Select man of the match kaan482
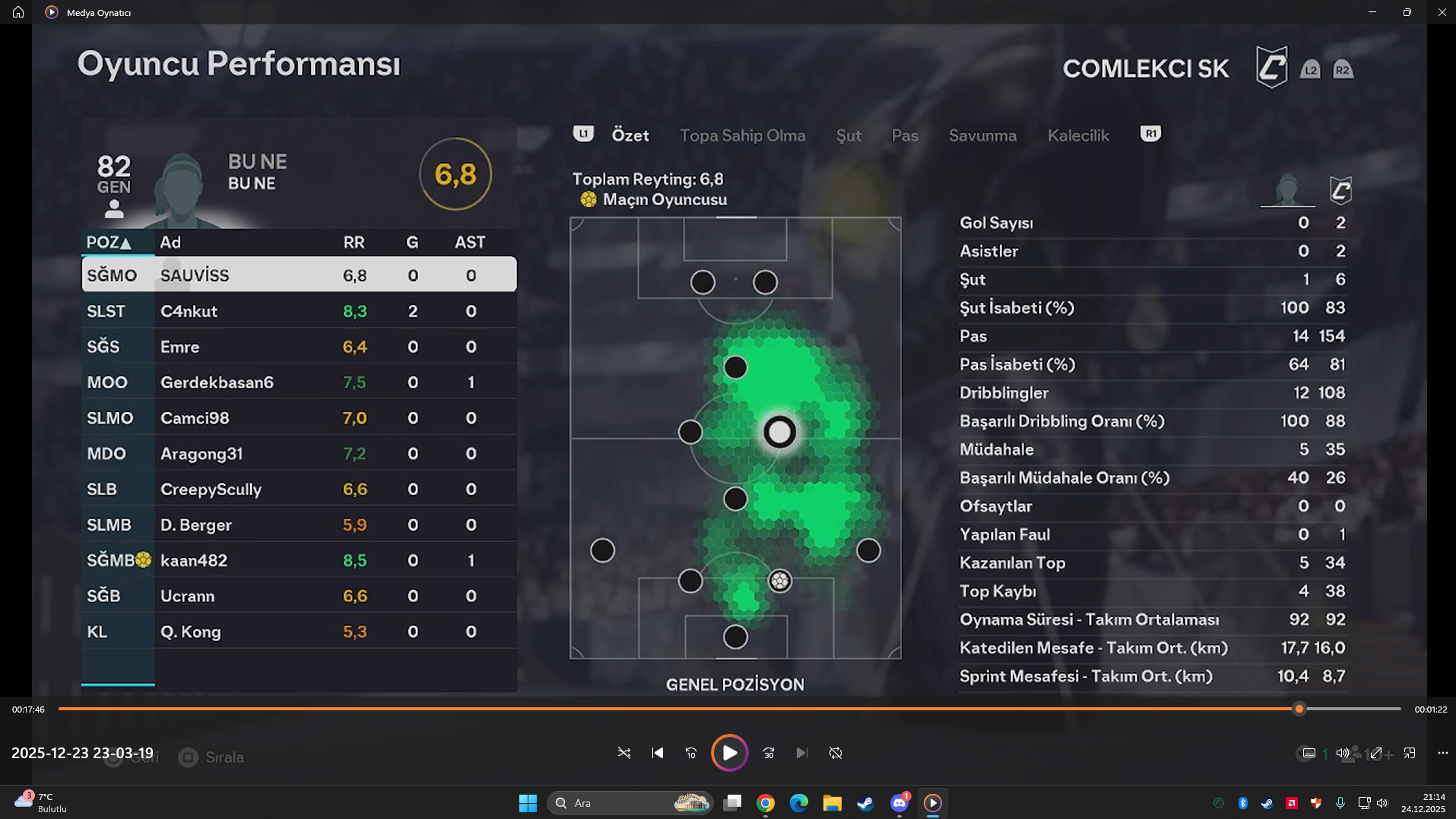Screen dimensions: 1456x819 point(299,560)
